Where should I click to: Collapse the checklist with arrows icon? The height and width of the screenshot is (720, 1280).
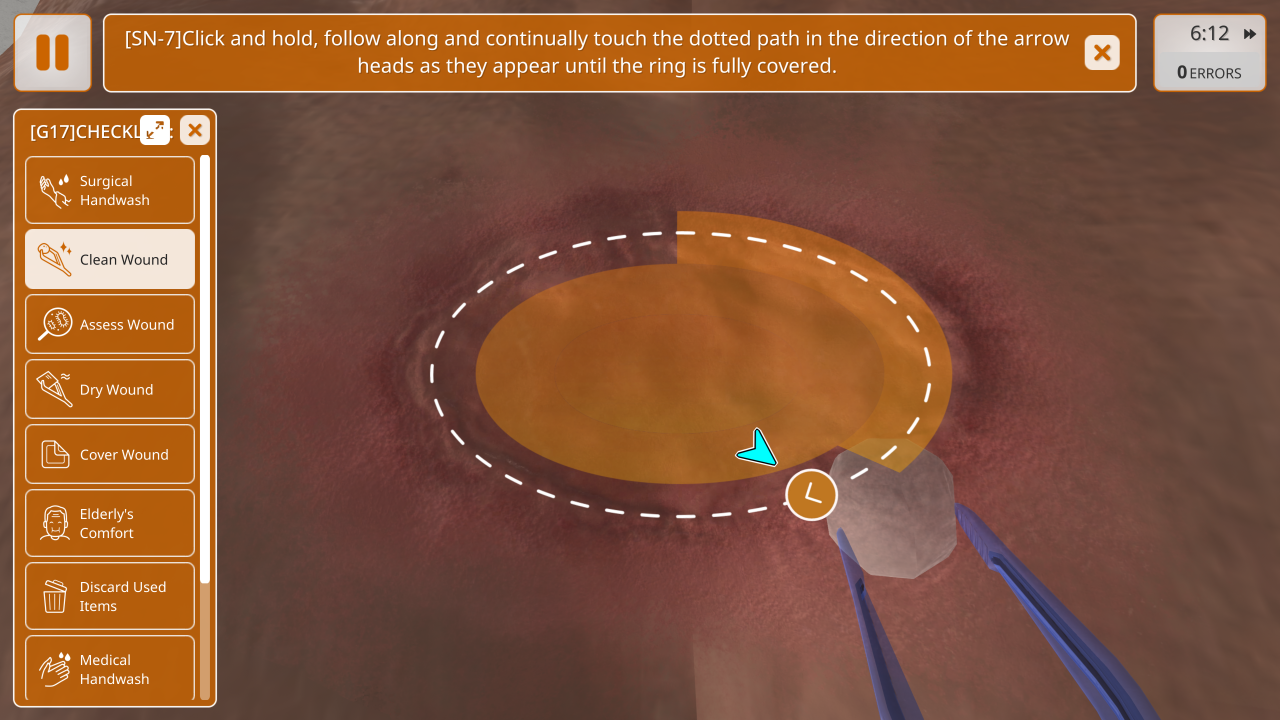[155, 130]
